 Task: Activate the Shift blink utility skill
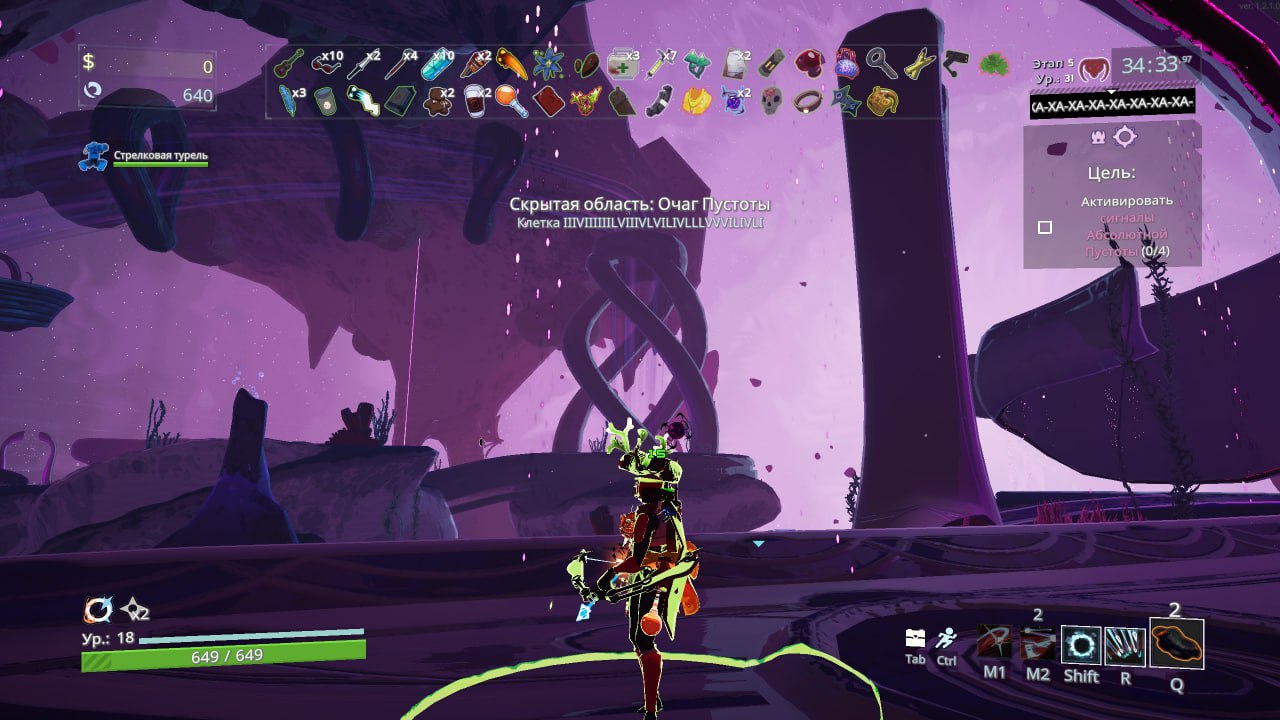pyautogui.click(x=1081, y=645)
